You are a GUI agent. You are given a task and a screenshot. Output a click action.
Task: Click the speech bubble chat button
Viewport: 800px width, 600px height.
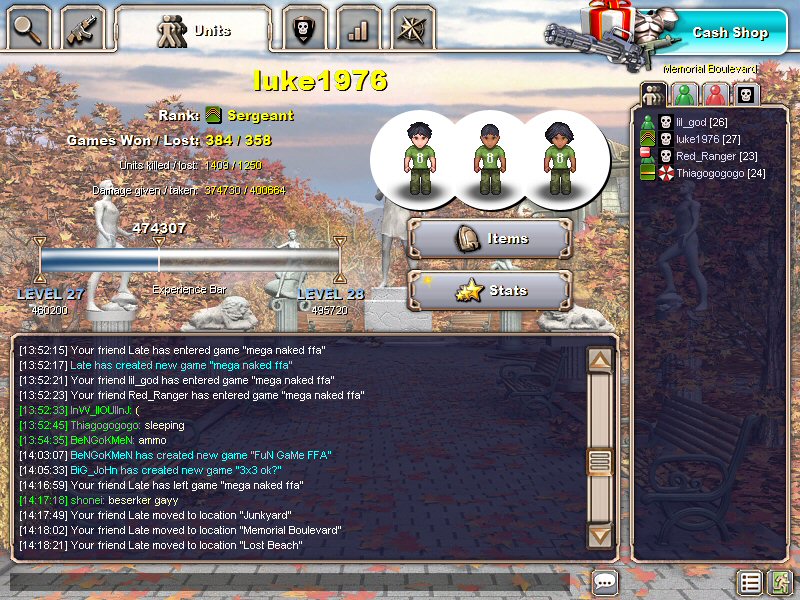605,582
